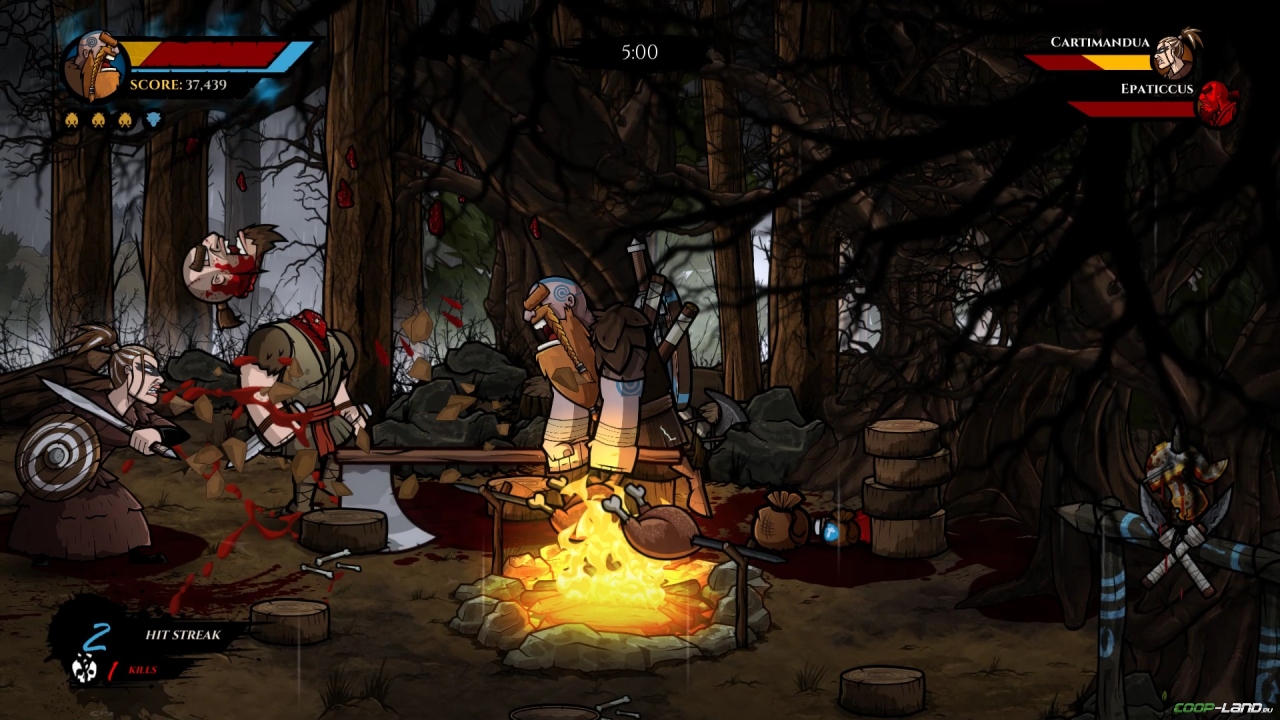Select Epaticcus's red enemy portrait

pyautogui.click(x=1217, y=104)
